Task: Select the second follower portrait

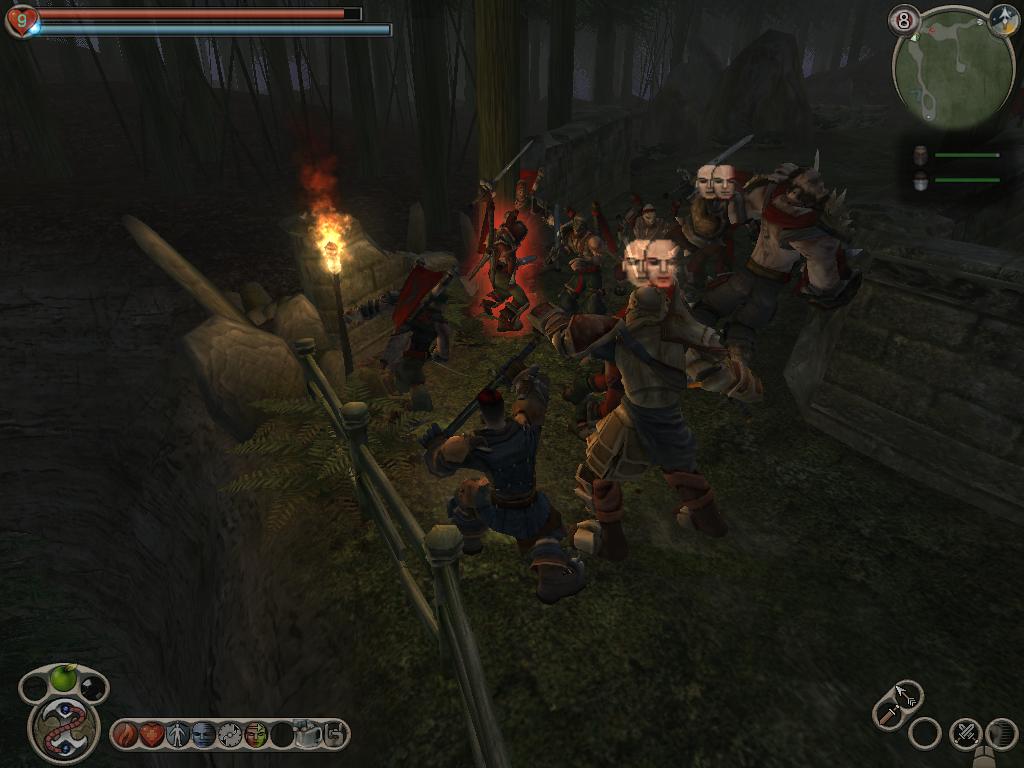Action: (x=920, y=180)
